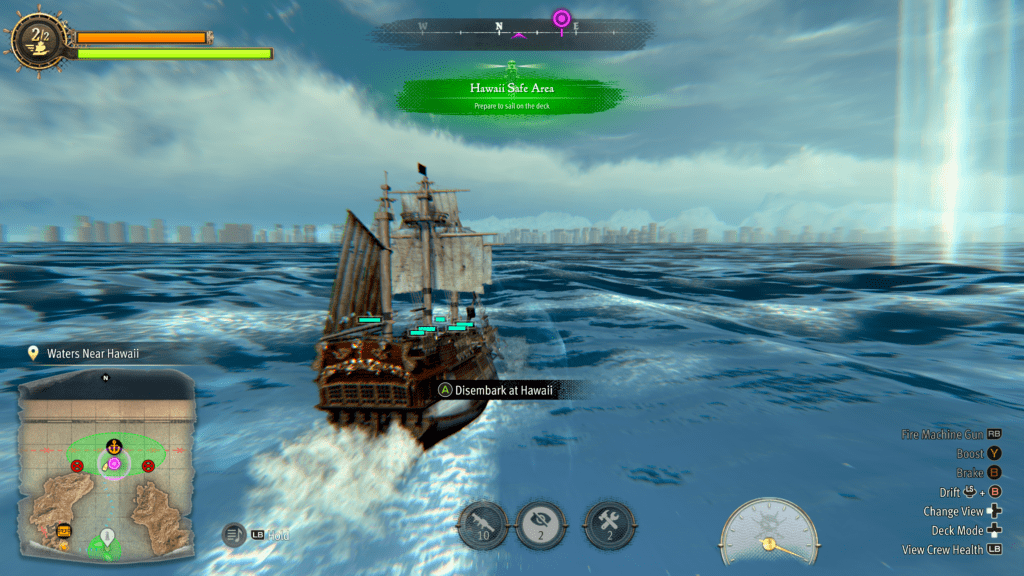This screenshot has height=576, width=1024.
Task: Select the treasure chest marker on the minimap
Action: tap(64, 530)
